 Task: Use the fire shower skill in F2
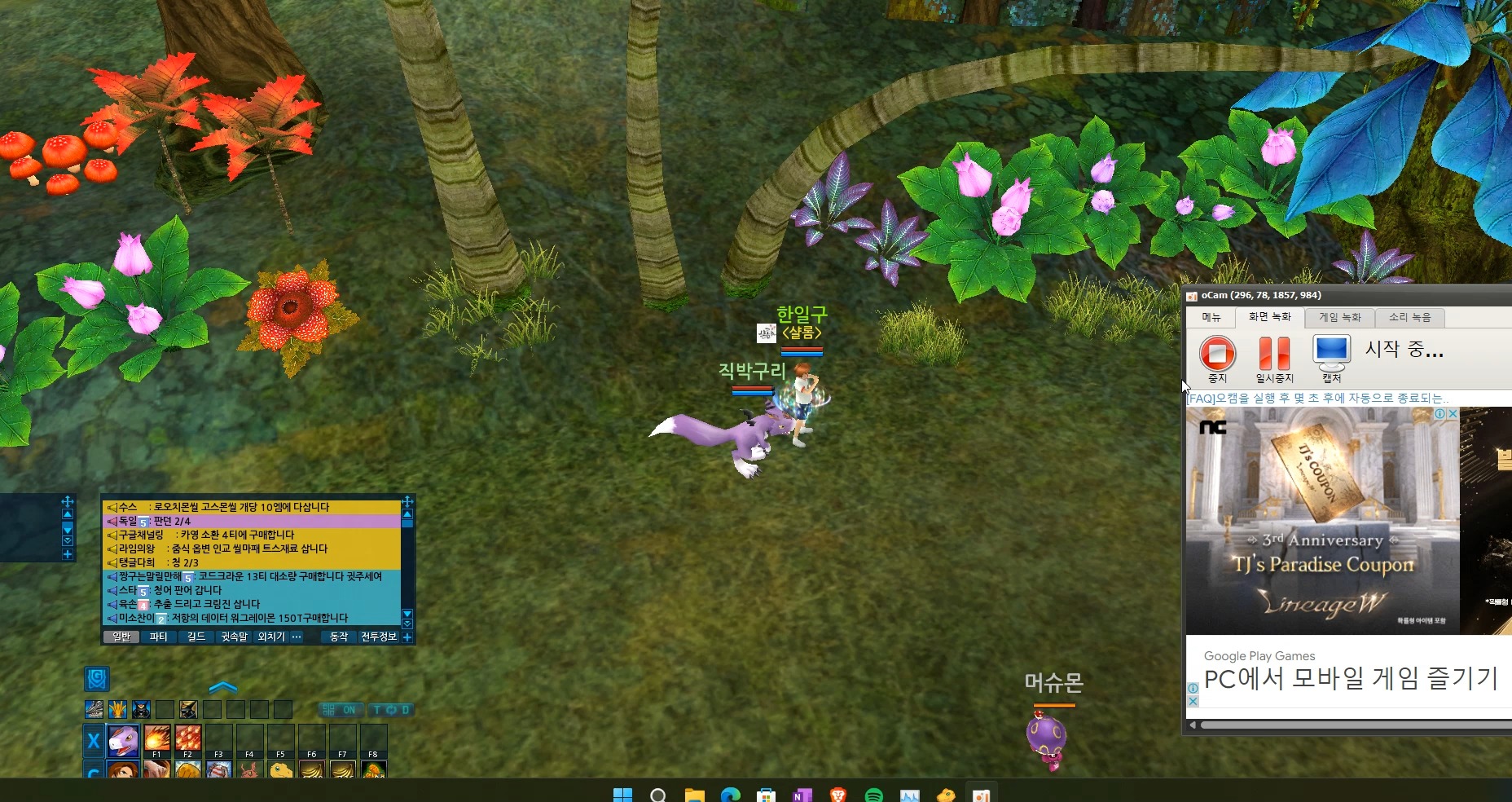point(187,738)
